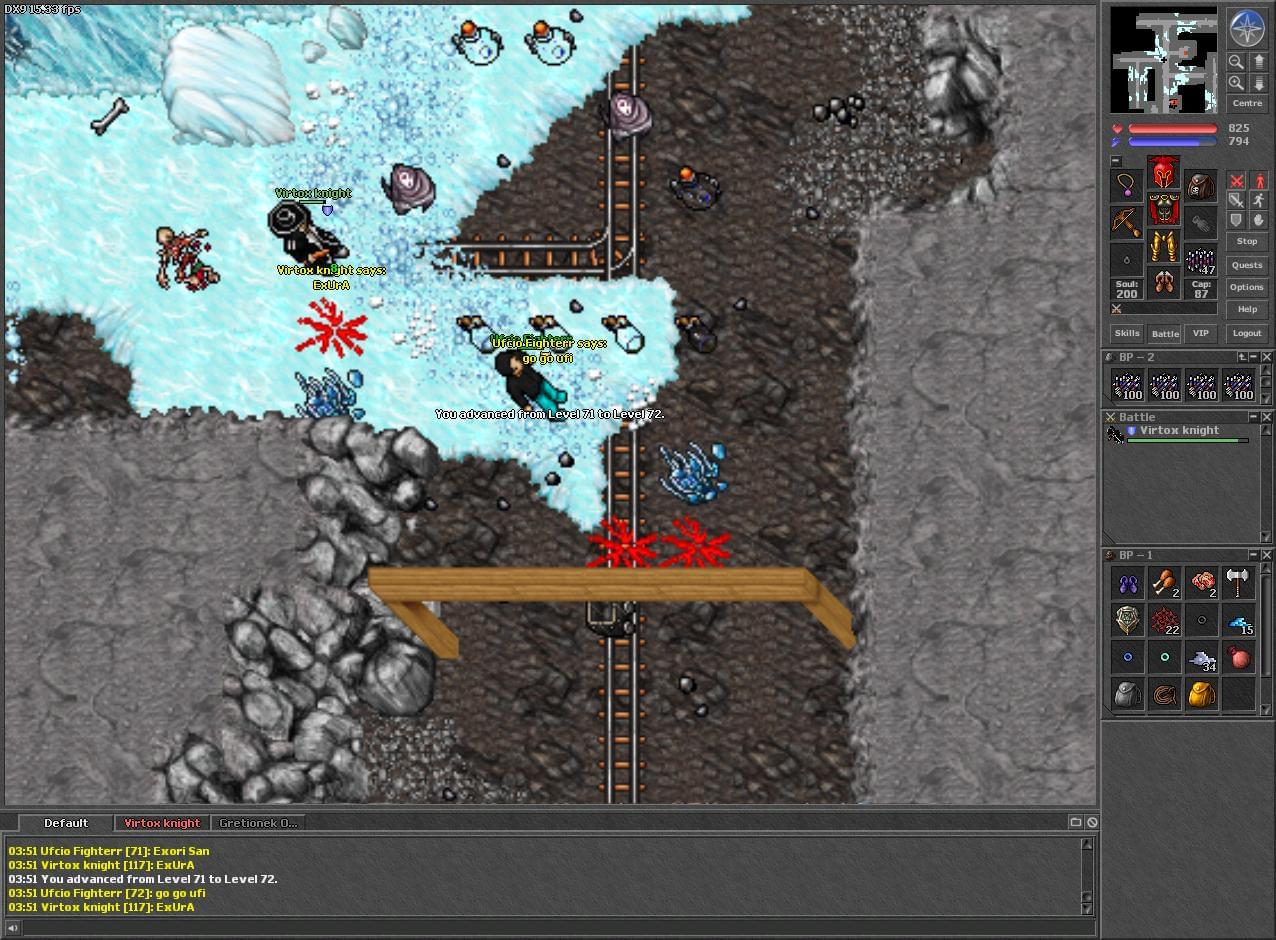Viewport: 1276px width, 940px height.
Task: Open the Quests log
Action: pyautogui.click(x=1246, y=265)
